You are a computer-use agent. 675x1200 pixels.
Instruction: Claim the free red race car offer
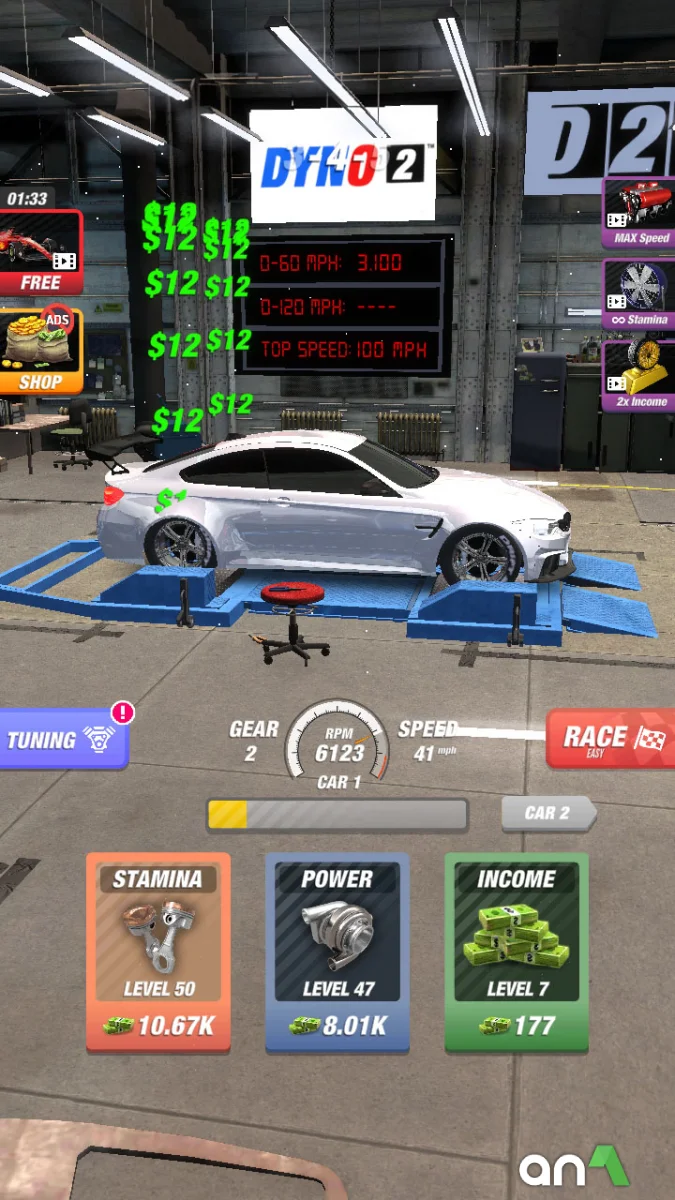40,252
